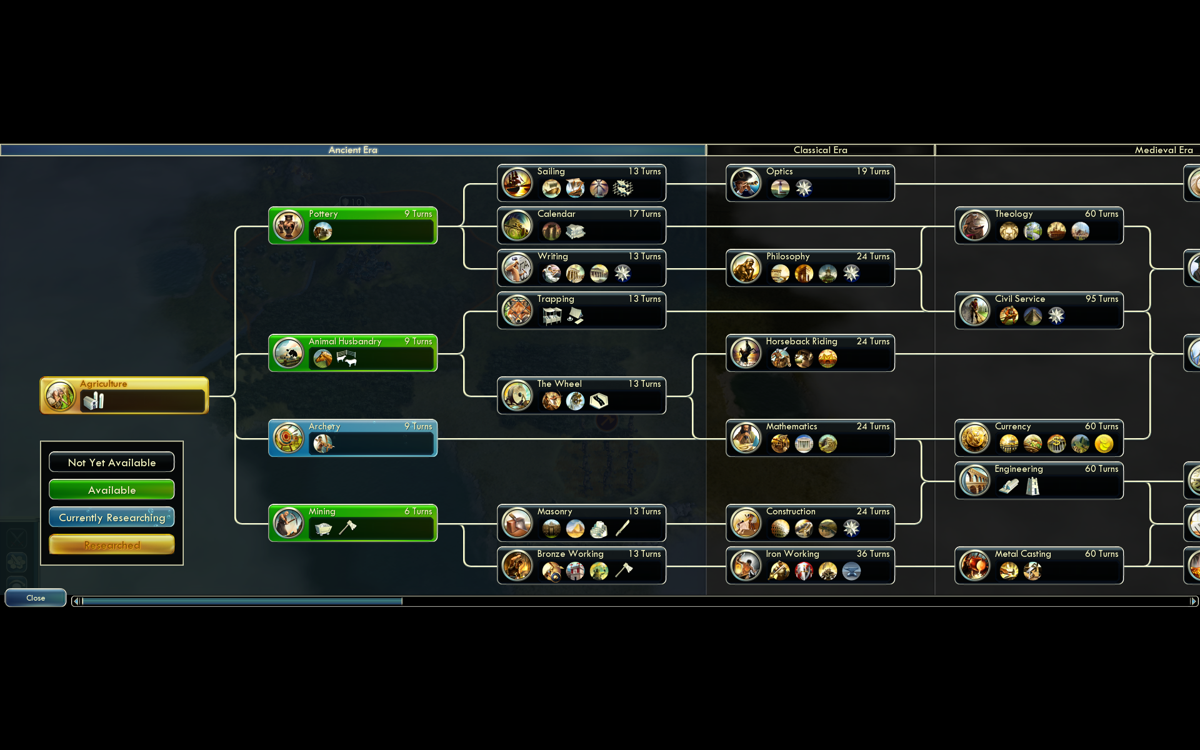This screenshot has height=750, width=1200.
Task: Select Pottery technology to research
Action: 352,226
